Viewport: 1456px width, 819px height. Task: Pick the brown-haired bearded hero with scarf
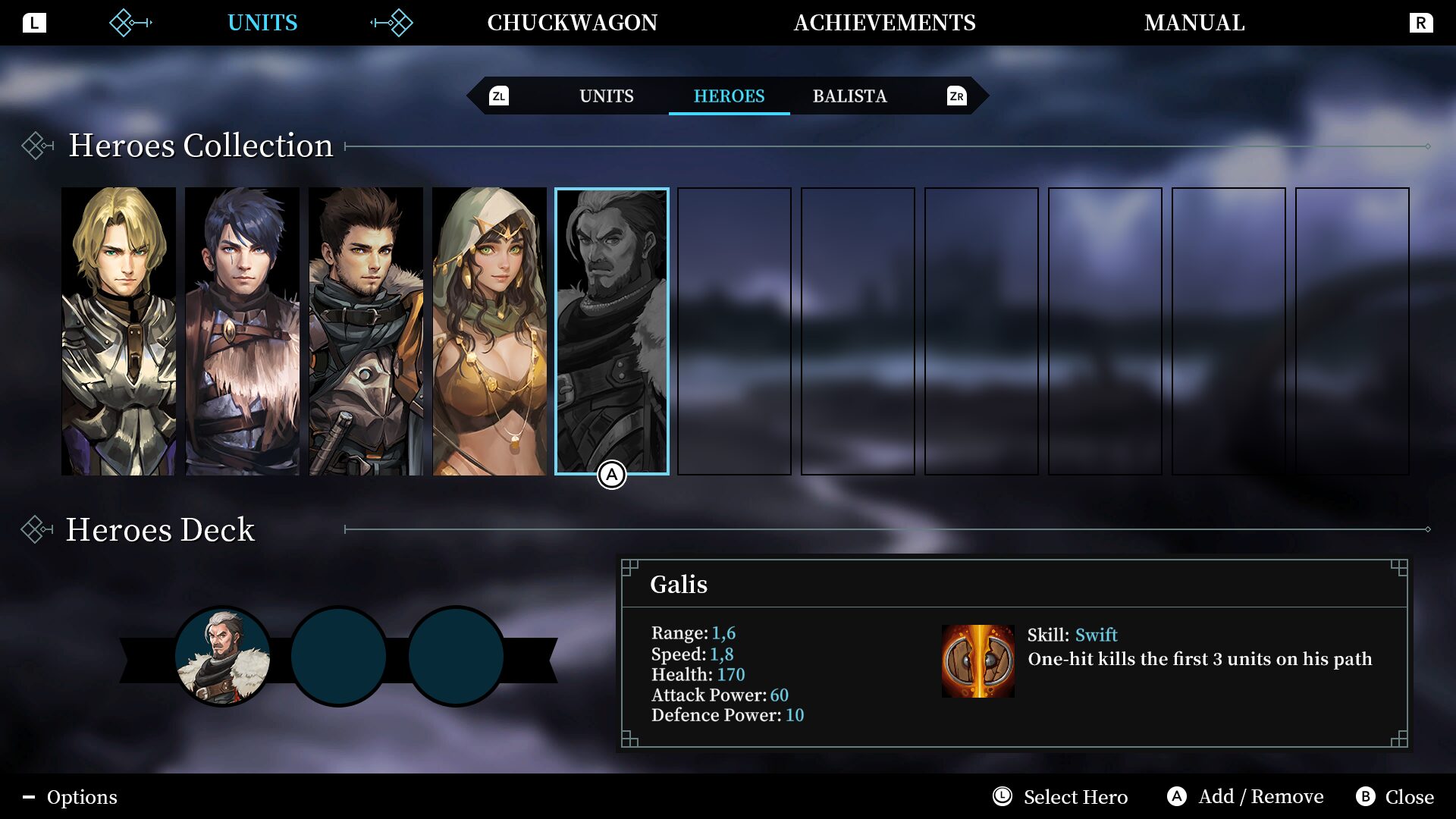click(366, 331)
